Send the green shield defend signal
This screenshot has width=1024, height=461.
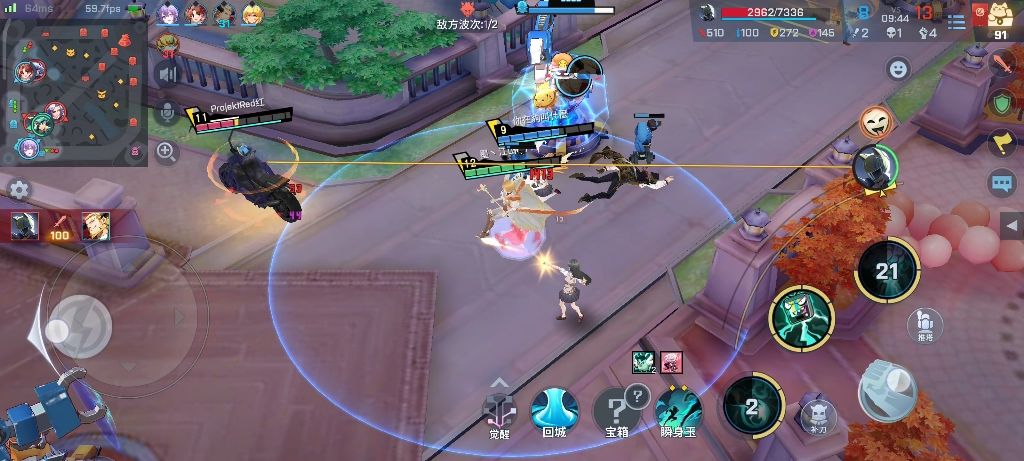click(x=1002, y=103)
